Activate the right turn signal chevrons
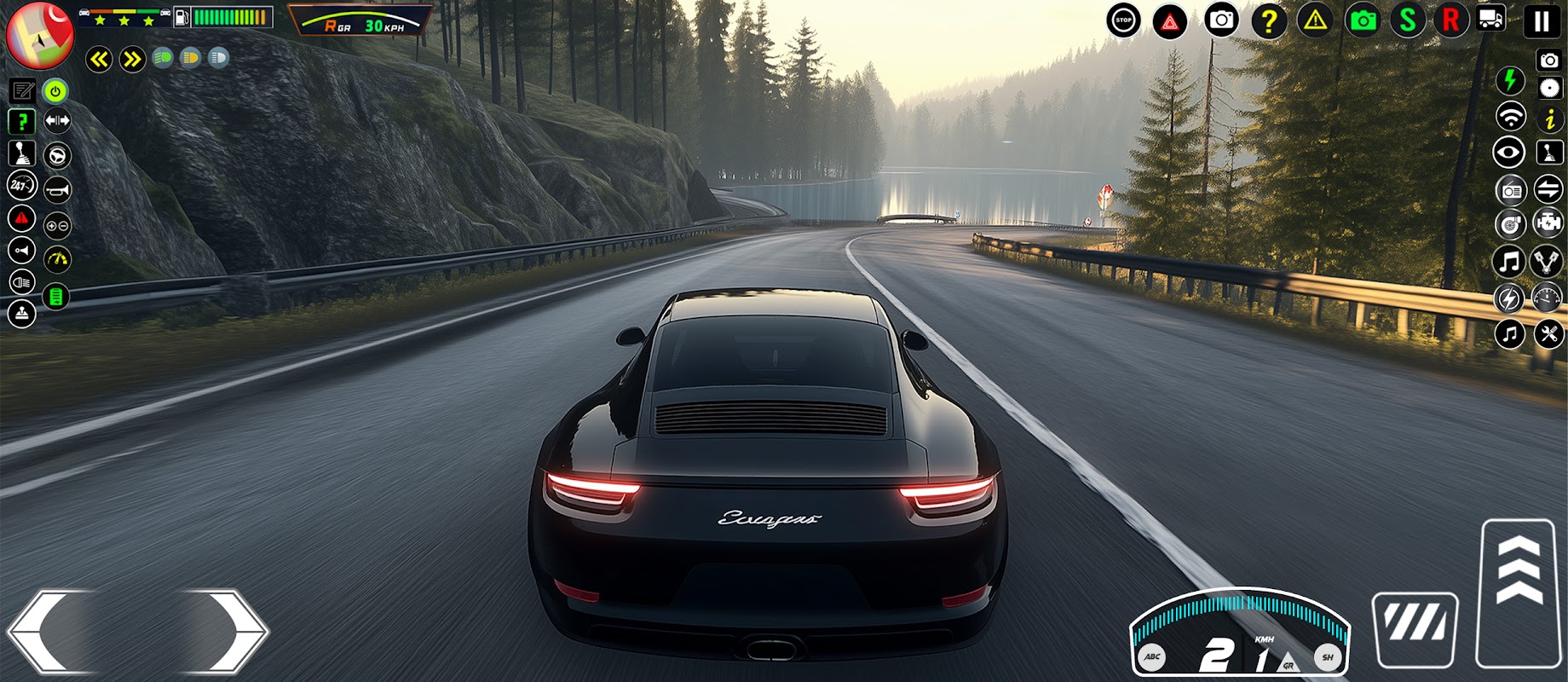This screenshot has width=1568, height=682. pyautogui.click(x=132, y=59)
